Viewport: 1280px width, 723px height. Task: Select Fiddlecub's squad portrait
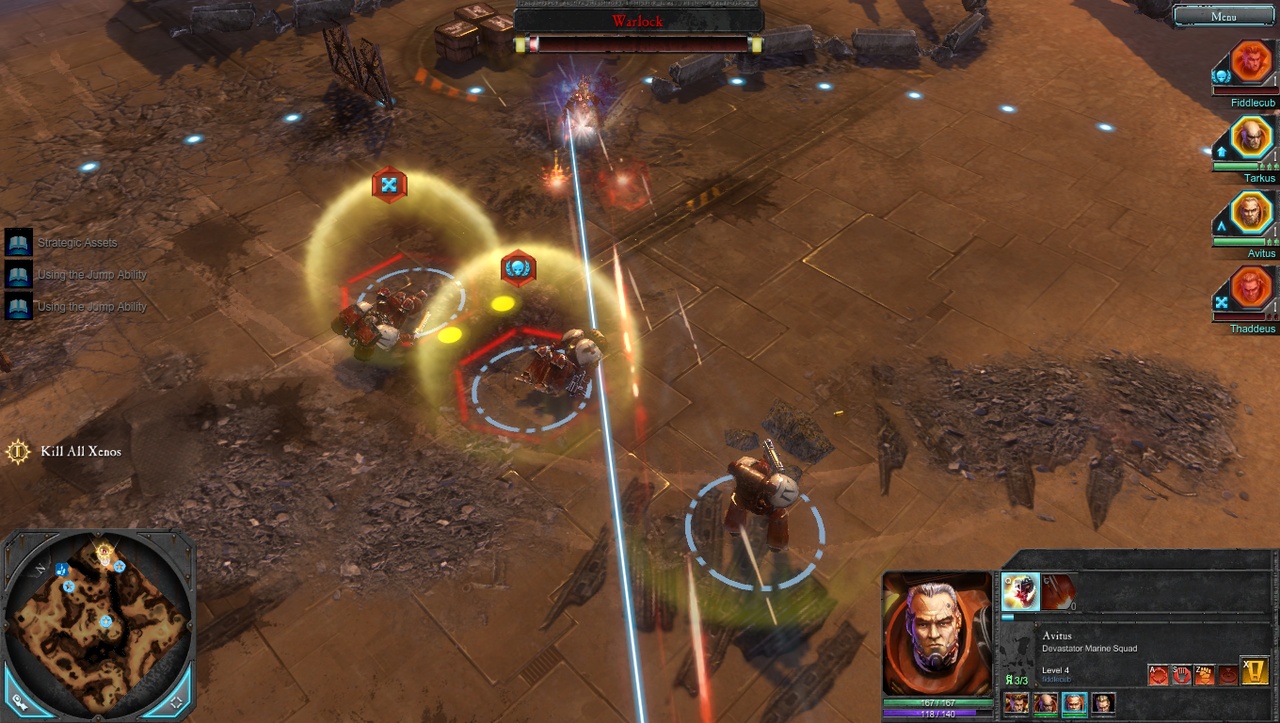click(1251, 63)
